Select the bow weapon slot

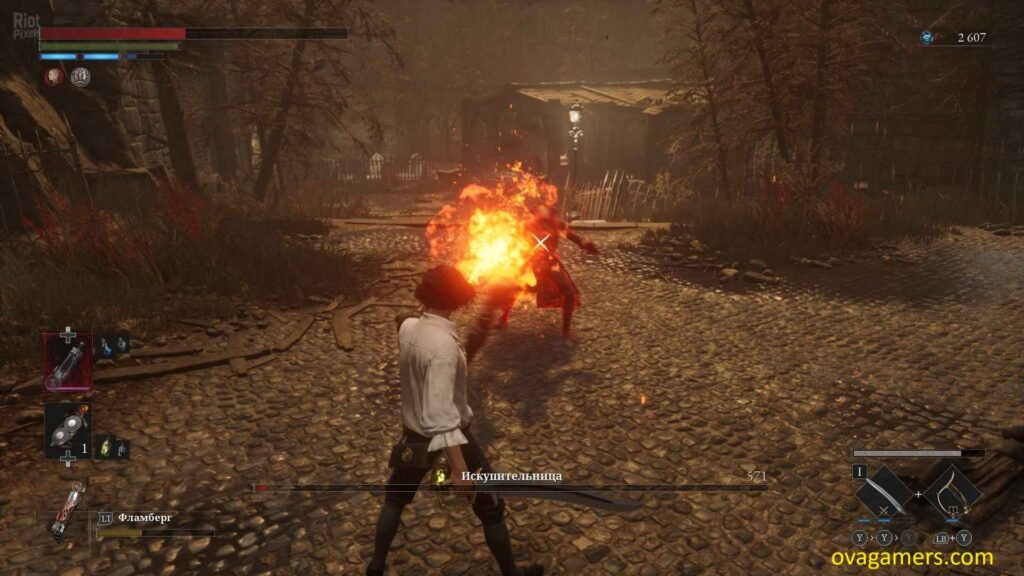951,493
